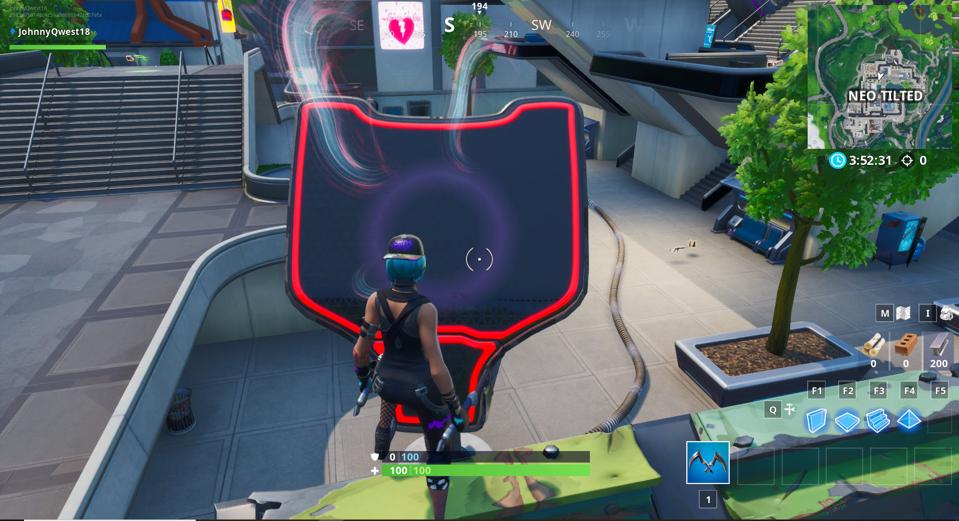Choose the wall building piece

[816, 420]
